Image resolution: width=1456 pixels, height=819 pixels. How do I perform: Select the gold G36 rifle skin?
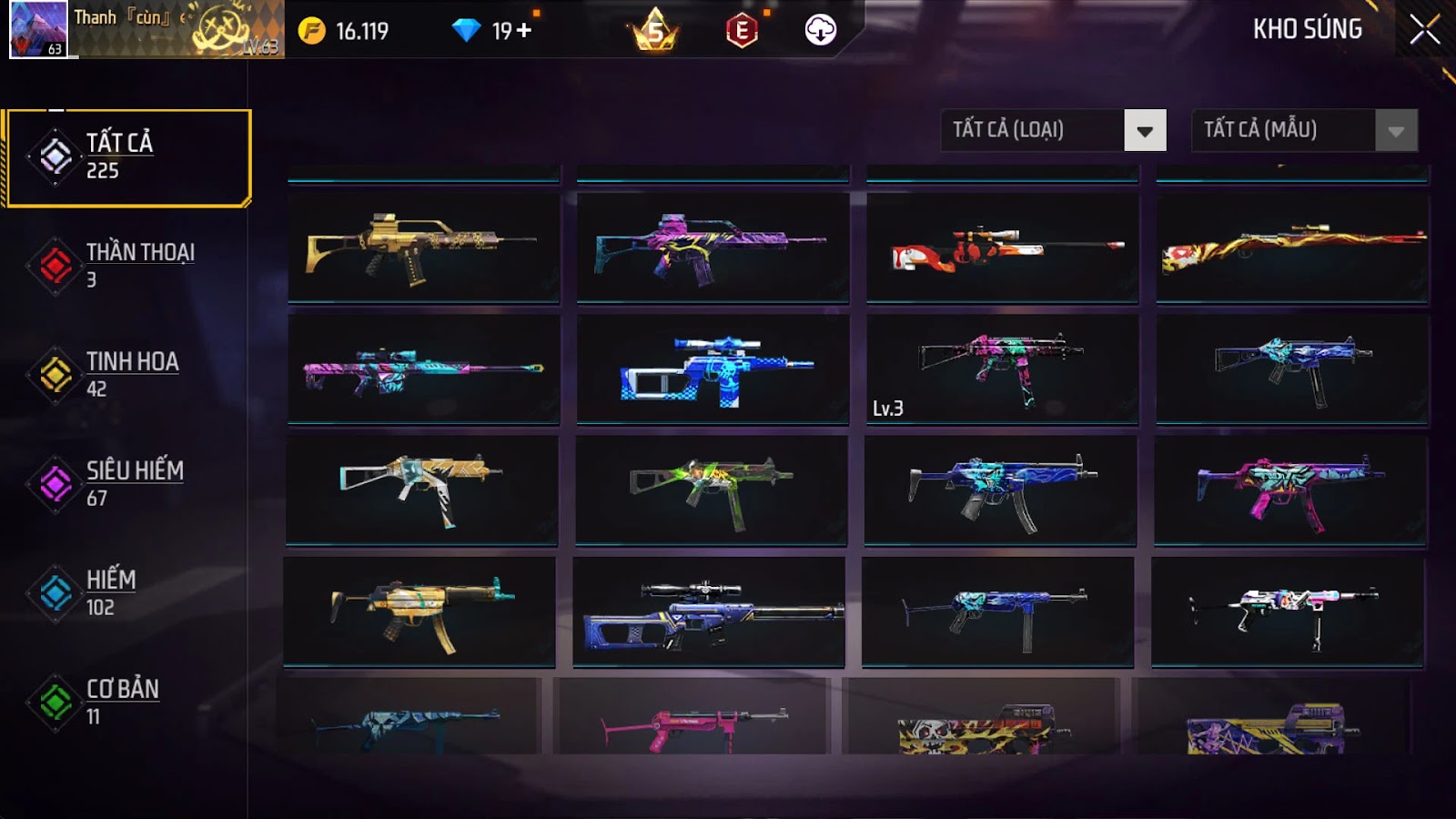[423, 247]
